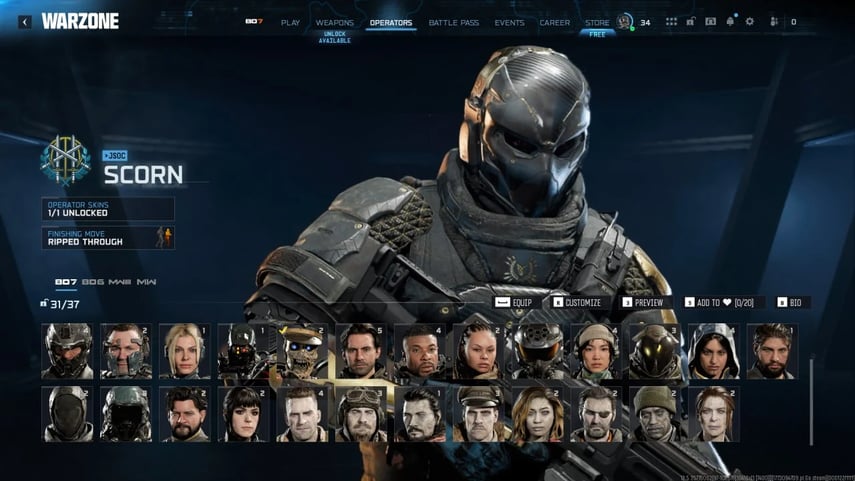This screenshot has width=855, height=481.
Task: Show the Events tab
Action: click(509, 22)
